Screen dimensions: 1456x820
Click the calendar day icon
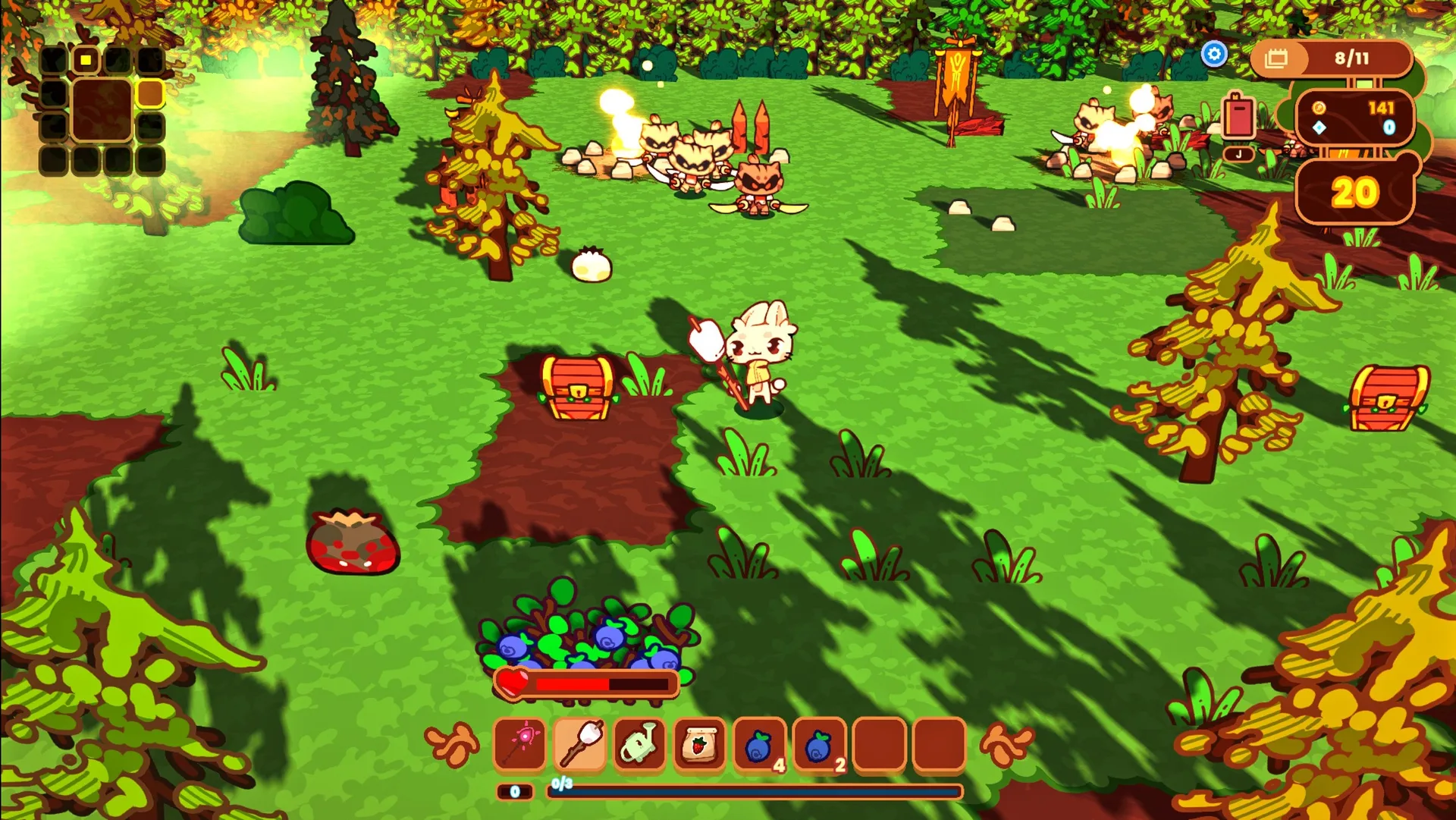(1277, 58)
